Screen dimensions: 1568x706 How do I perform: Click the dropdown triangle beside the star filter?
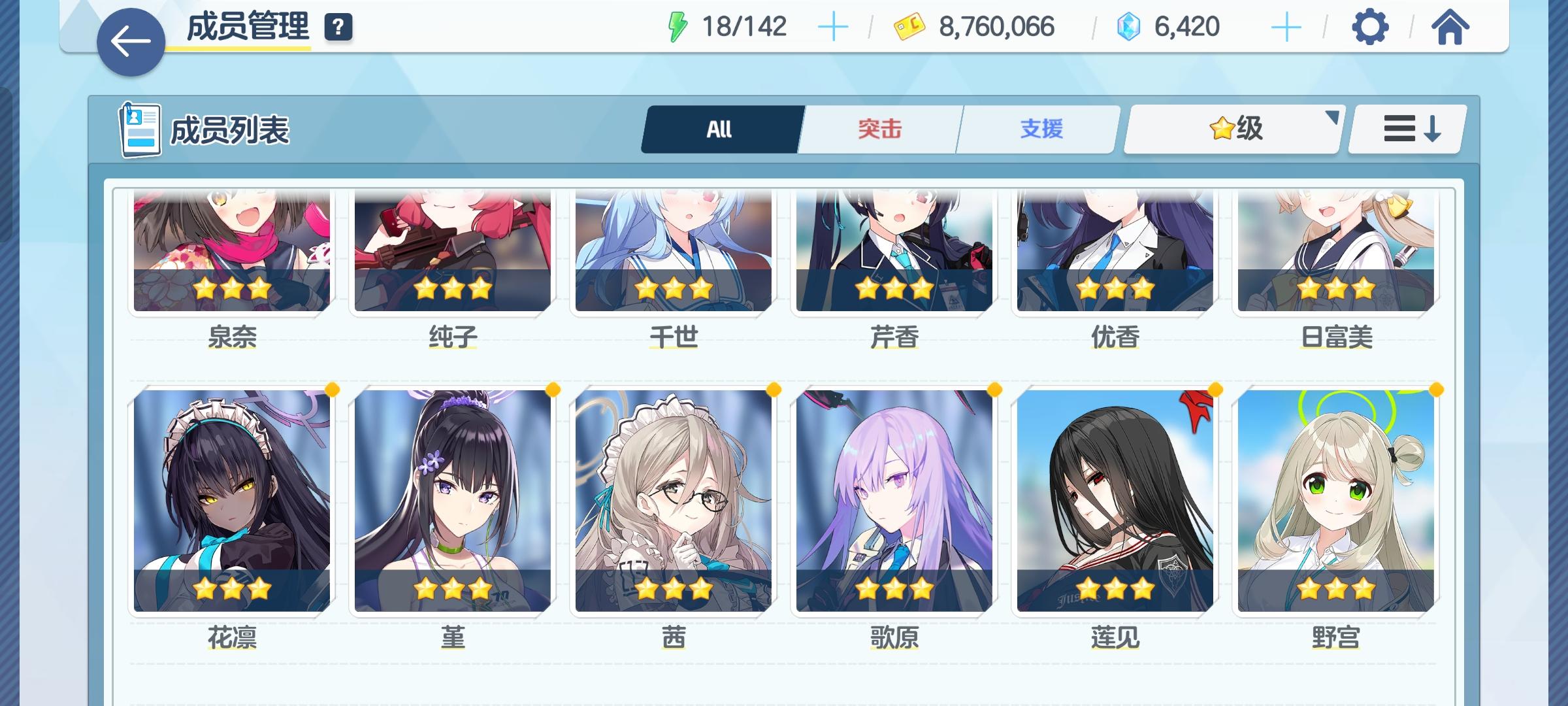[1331, 119]
